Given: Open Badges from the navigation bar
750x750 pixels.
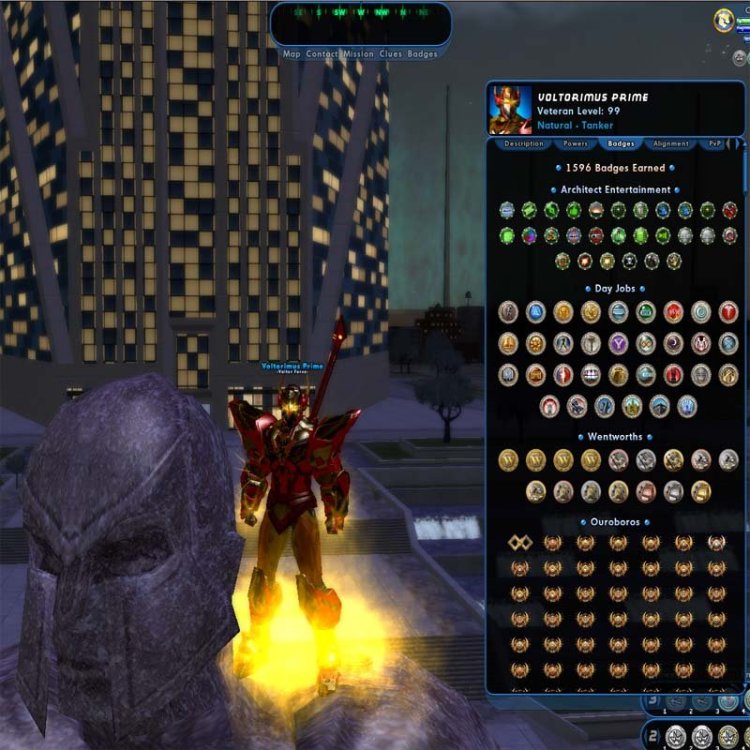Looking at the screenshot, I should click(x=422, y=54).
